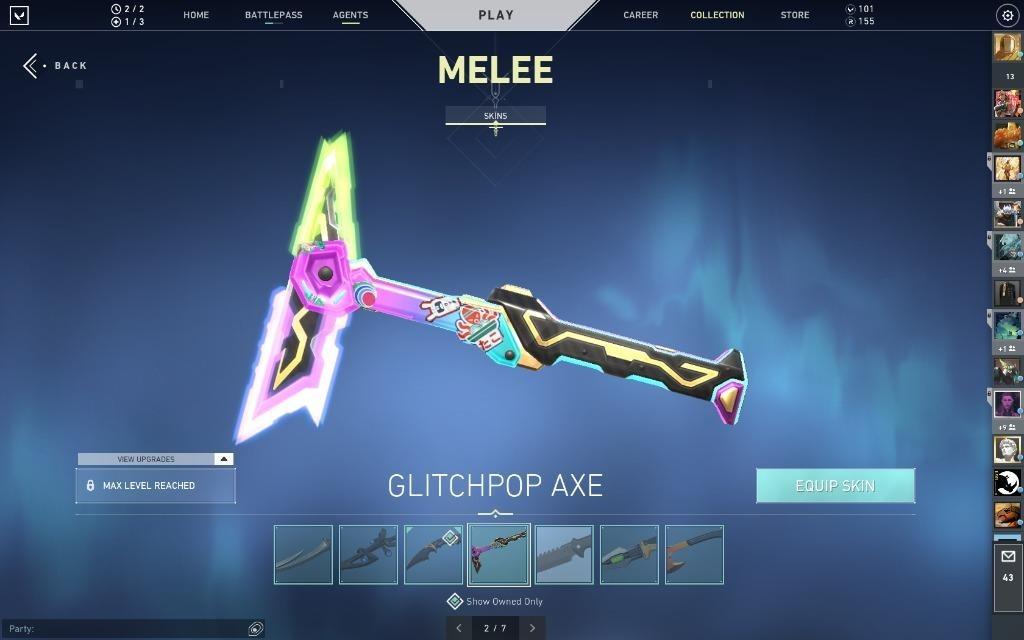1024x640 pixels.
Task: Click the Valorant logo icon
Action: coord(19,15)
